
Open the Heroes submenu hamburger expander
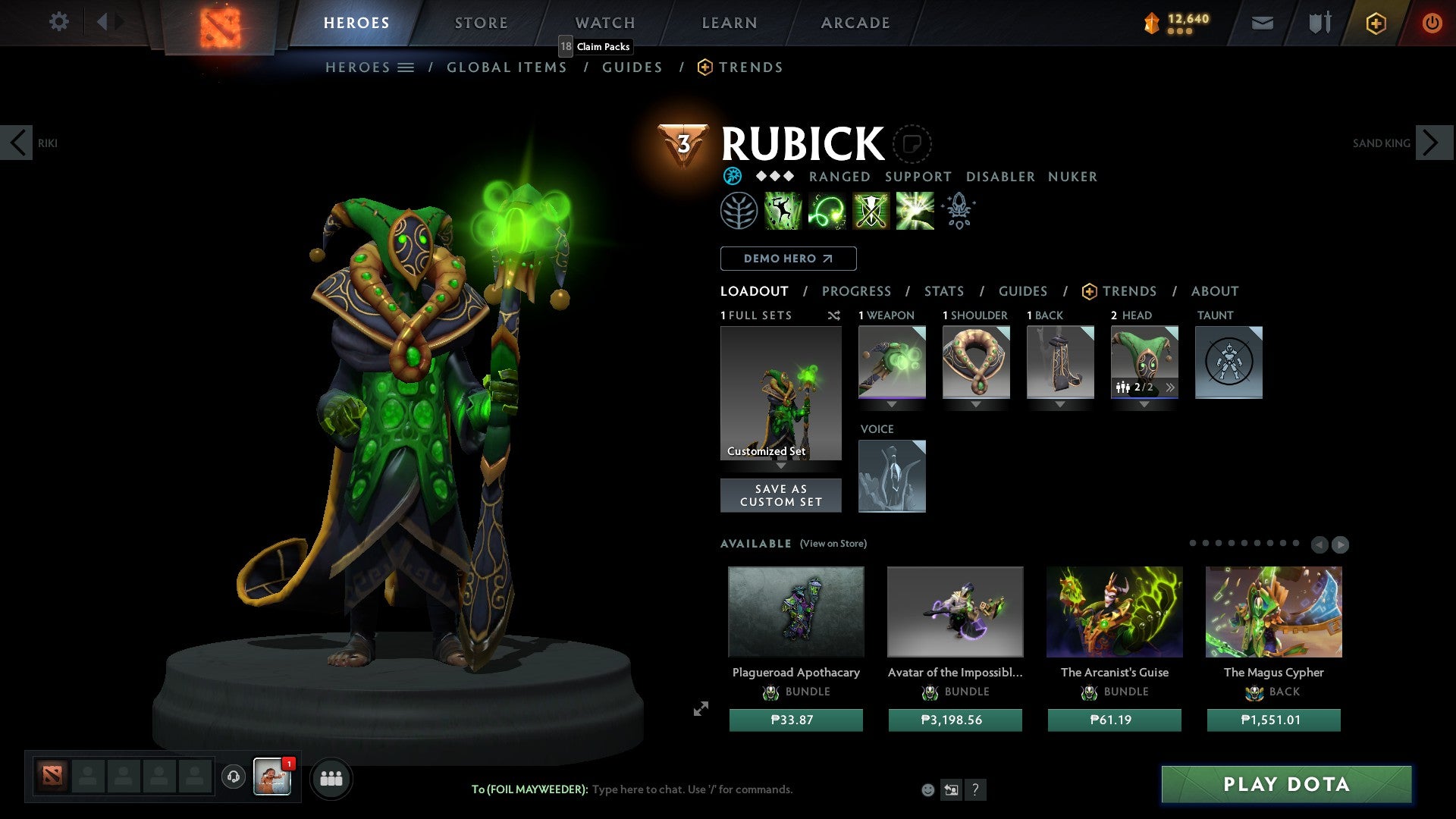click(406, 67)
